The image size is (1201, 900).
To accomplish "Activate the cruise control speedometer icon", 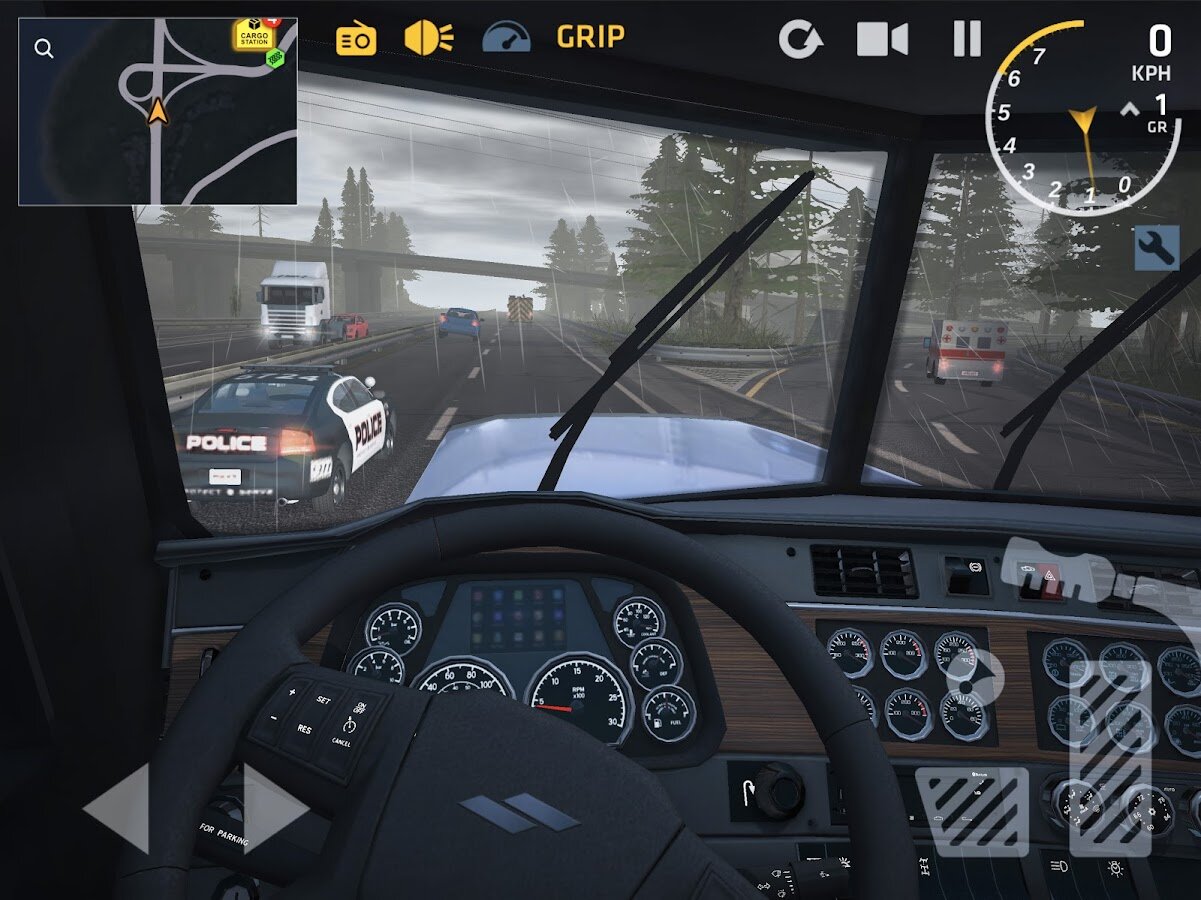I will click(506, 38).
